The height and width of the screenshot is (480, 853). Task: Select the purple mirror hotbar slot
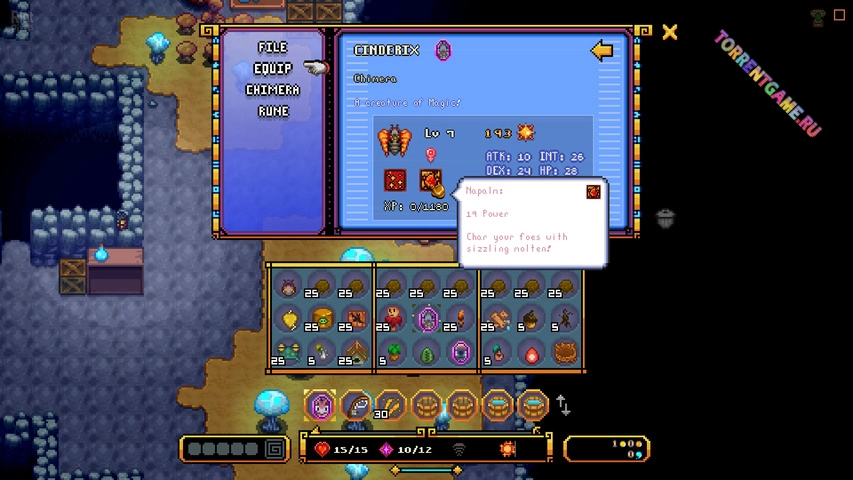coord(320,406)
